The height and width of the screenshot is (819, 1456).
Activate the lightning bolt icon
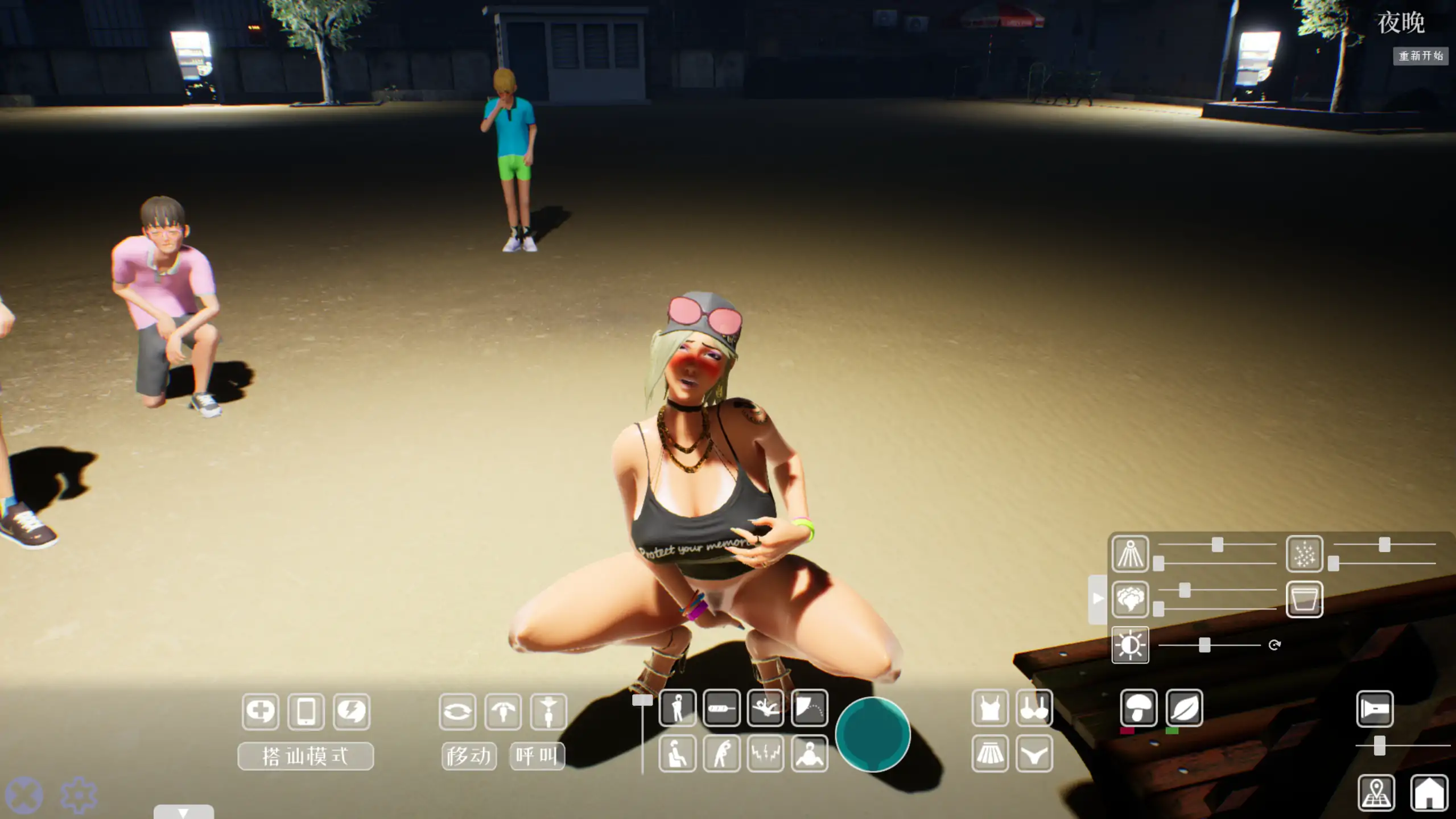pos(352,711)
